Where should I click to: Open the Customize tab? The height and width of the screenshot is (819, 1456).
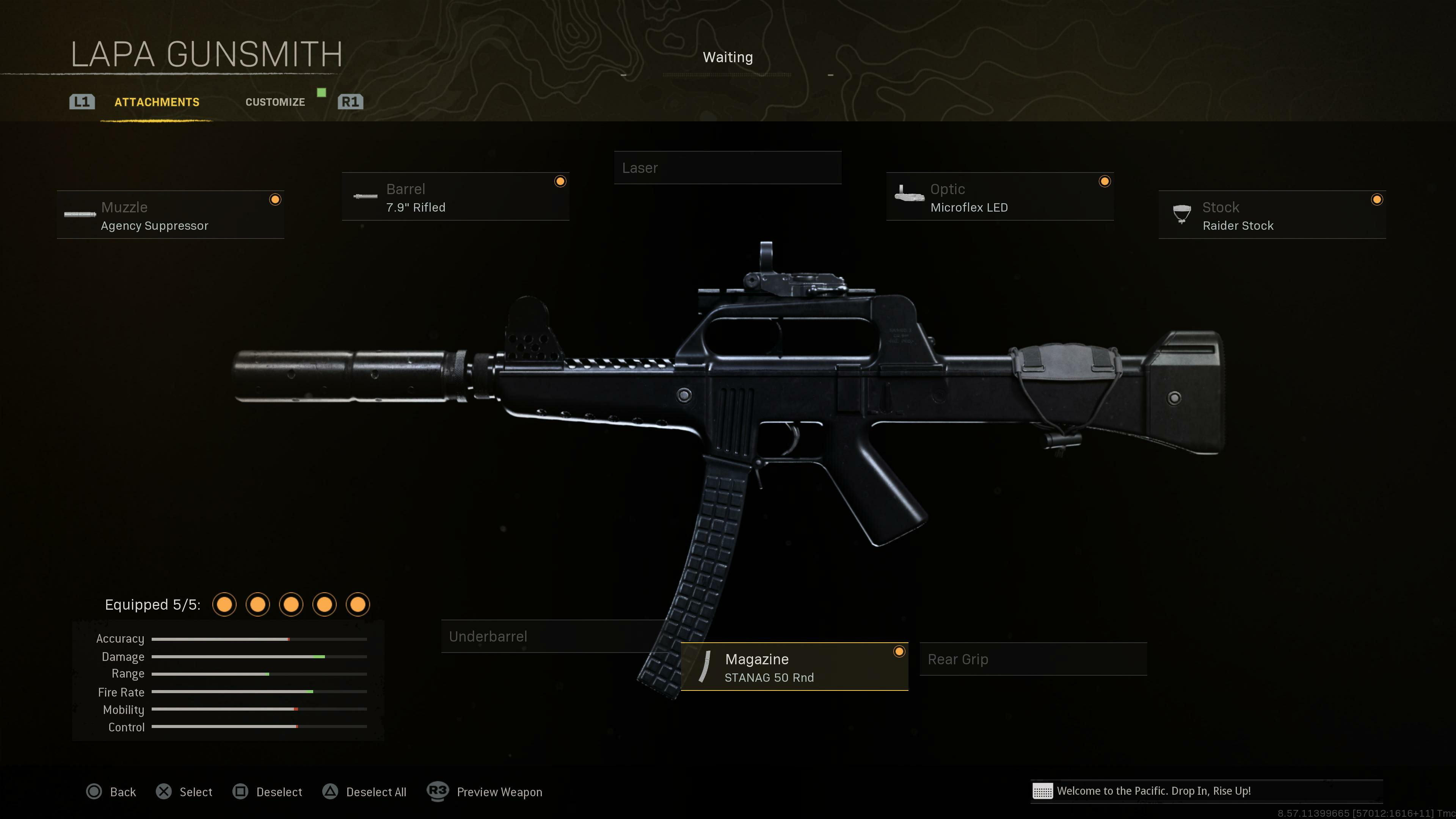[275, 102]
